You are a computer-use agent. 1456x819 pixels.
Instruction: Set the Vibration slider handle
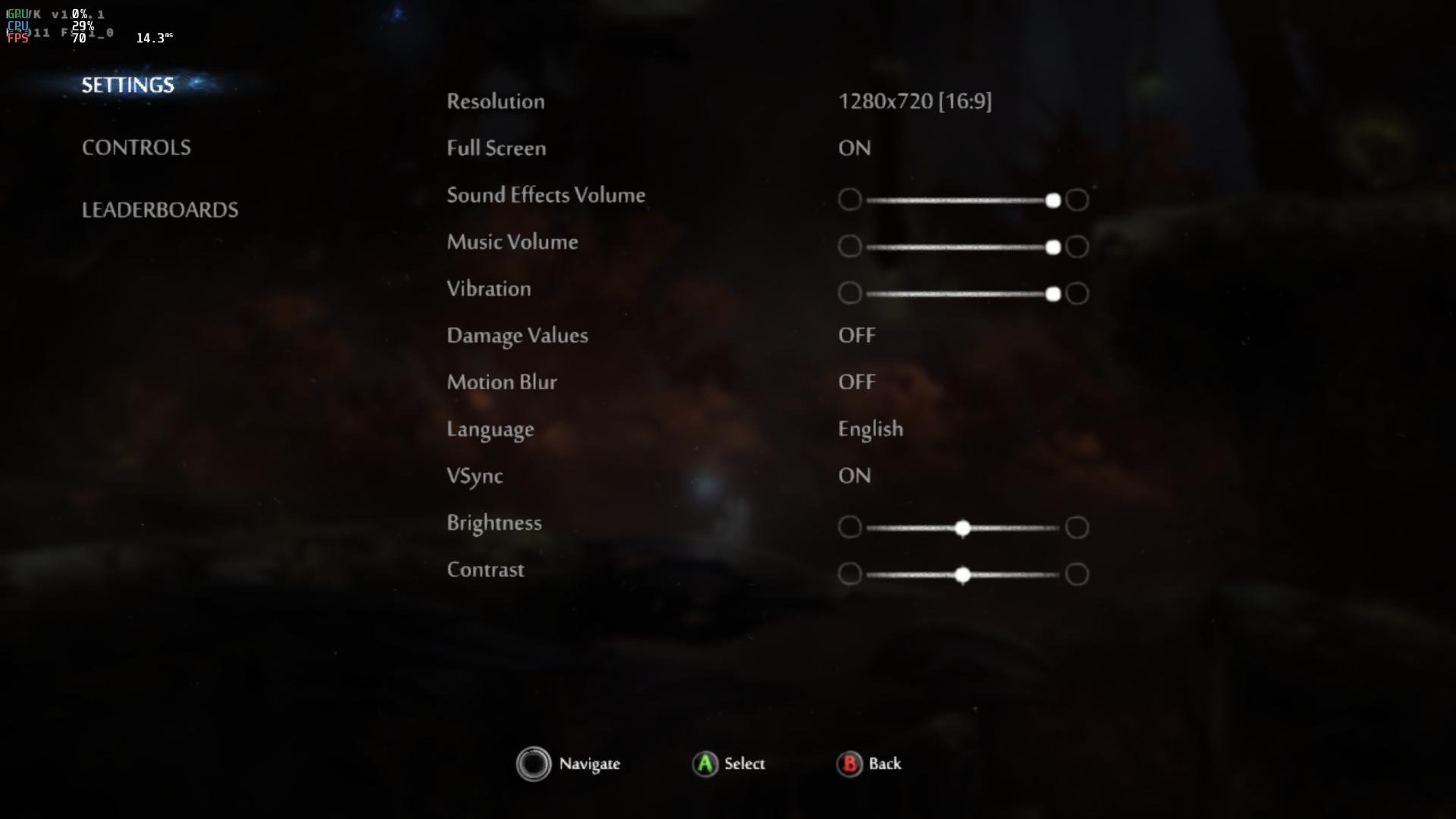point(1053,294)
